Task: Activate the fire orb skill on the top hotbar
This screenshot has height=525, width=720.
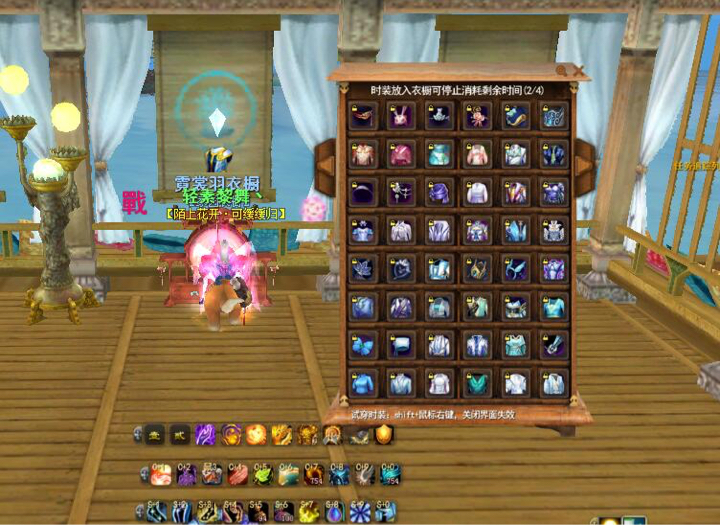Action: (256, 434)
